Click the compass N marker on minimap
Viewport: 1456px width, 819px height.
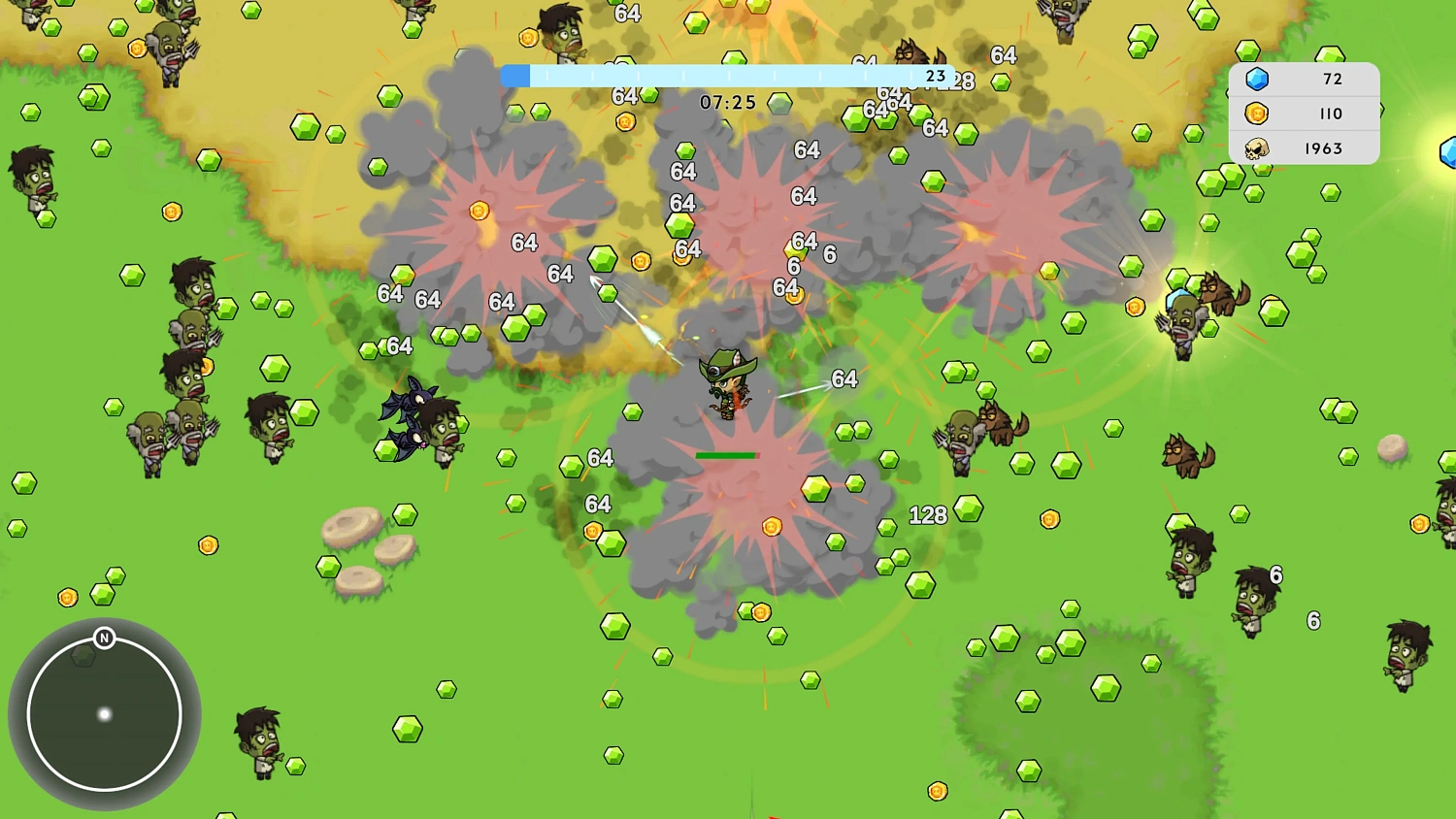click(x=104, y=639)
